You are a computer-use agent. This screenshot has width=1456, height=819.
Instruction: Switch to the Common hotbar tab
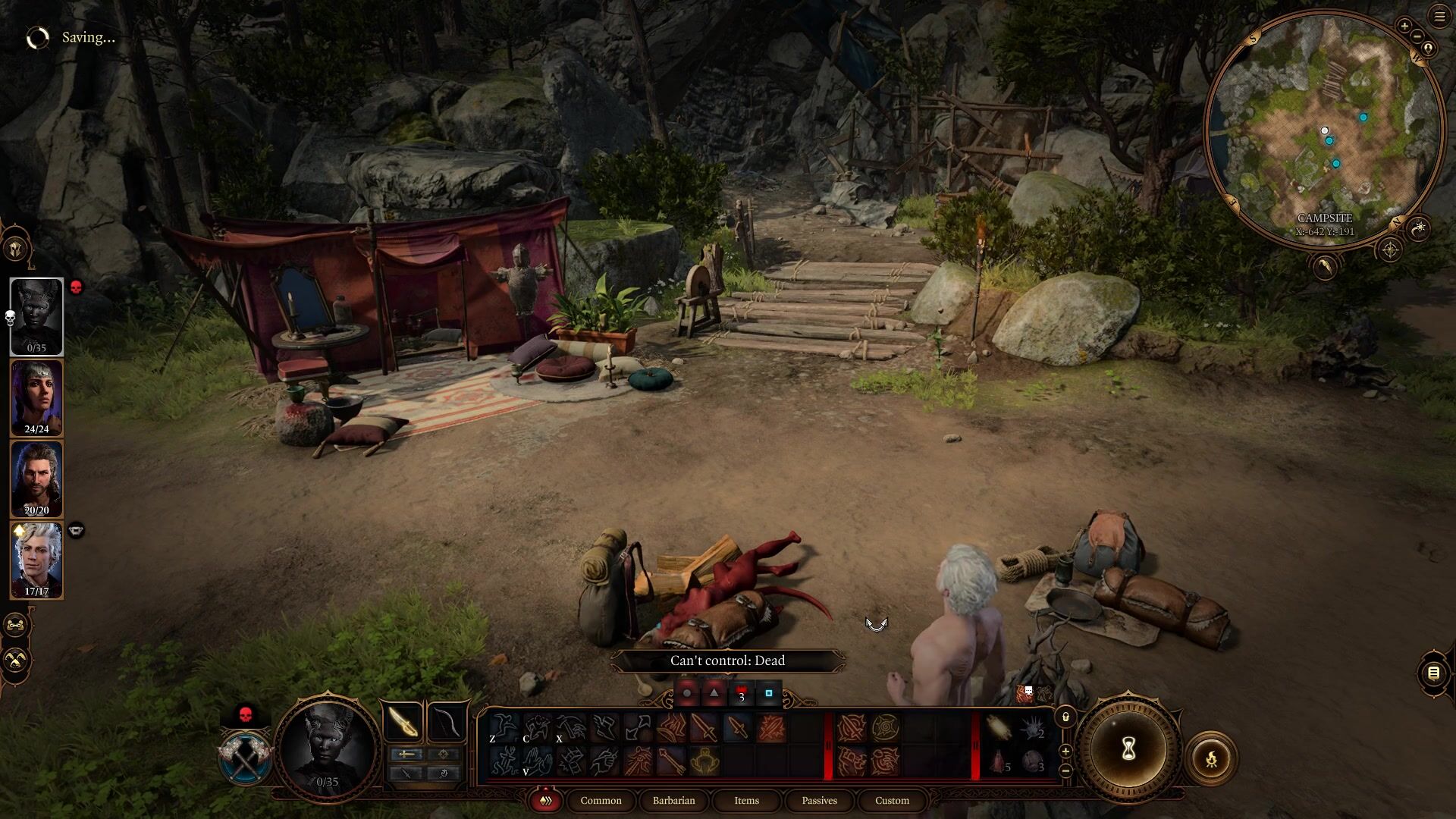[601, 800]
